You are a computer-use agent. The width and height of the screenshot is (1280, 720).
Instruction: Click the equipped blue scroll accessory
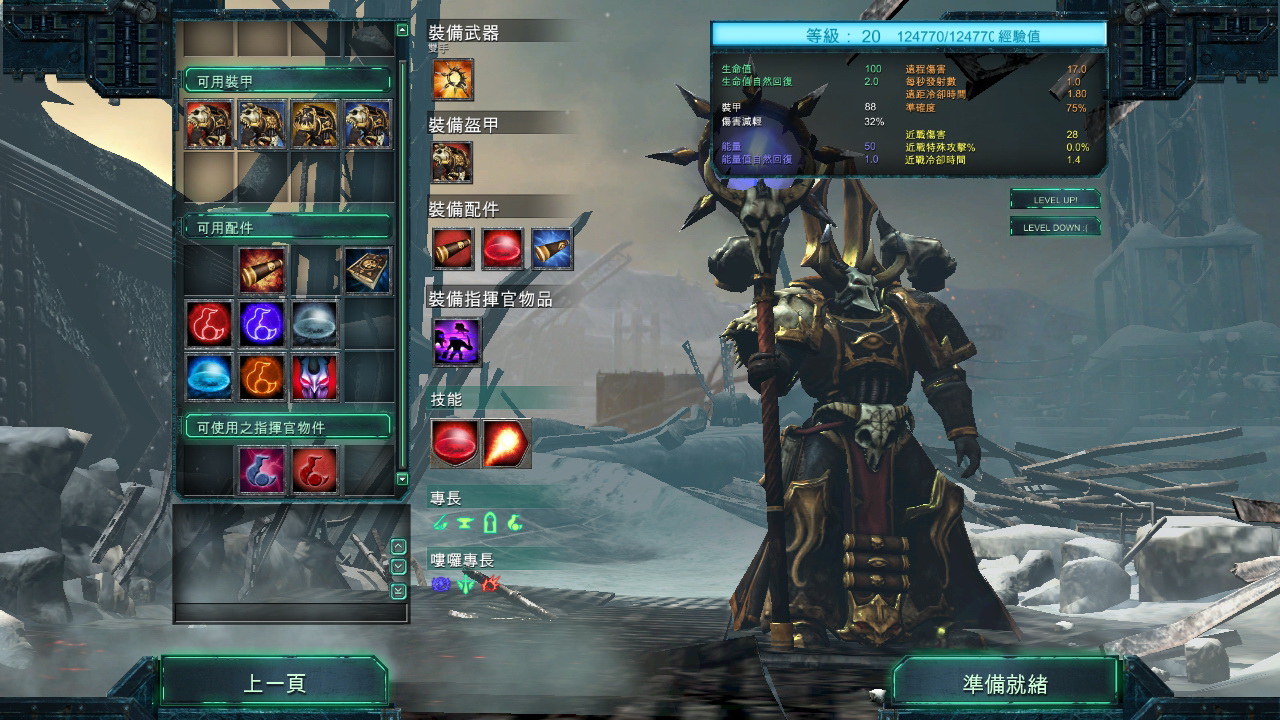coord(552,249)
